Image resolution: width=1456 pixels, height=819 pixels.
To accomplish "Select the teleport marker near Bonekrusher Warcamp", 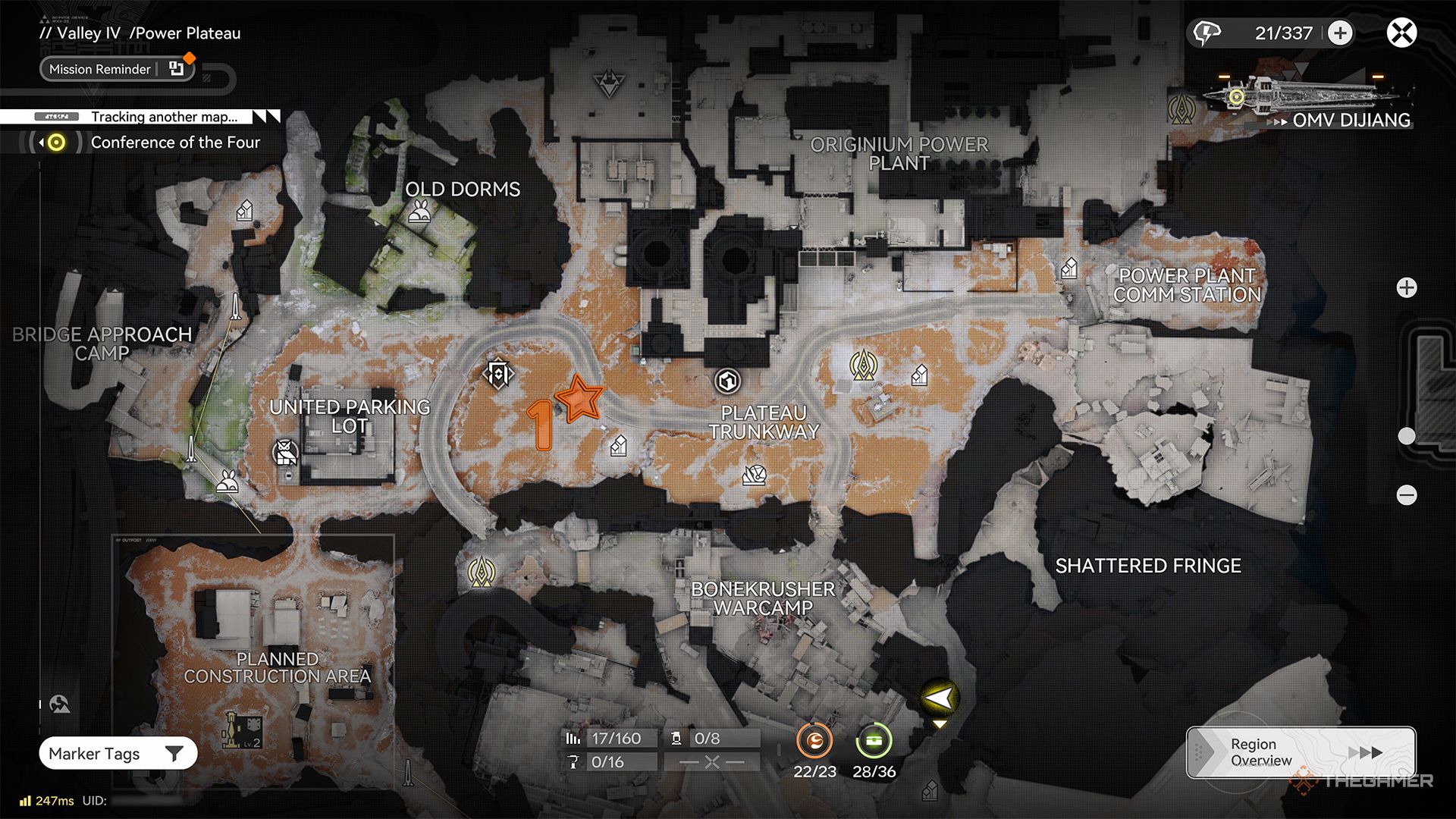I will pyautogui.click(x=481, y=573).
